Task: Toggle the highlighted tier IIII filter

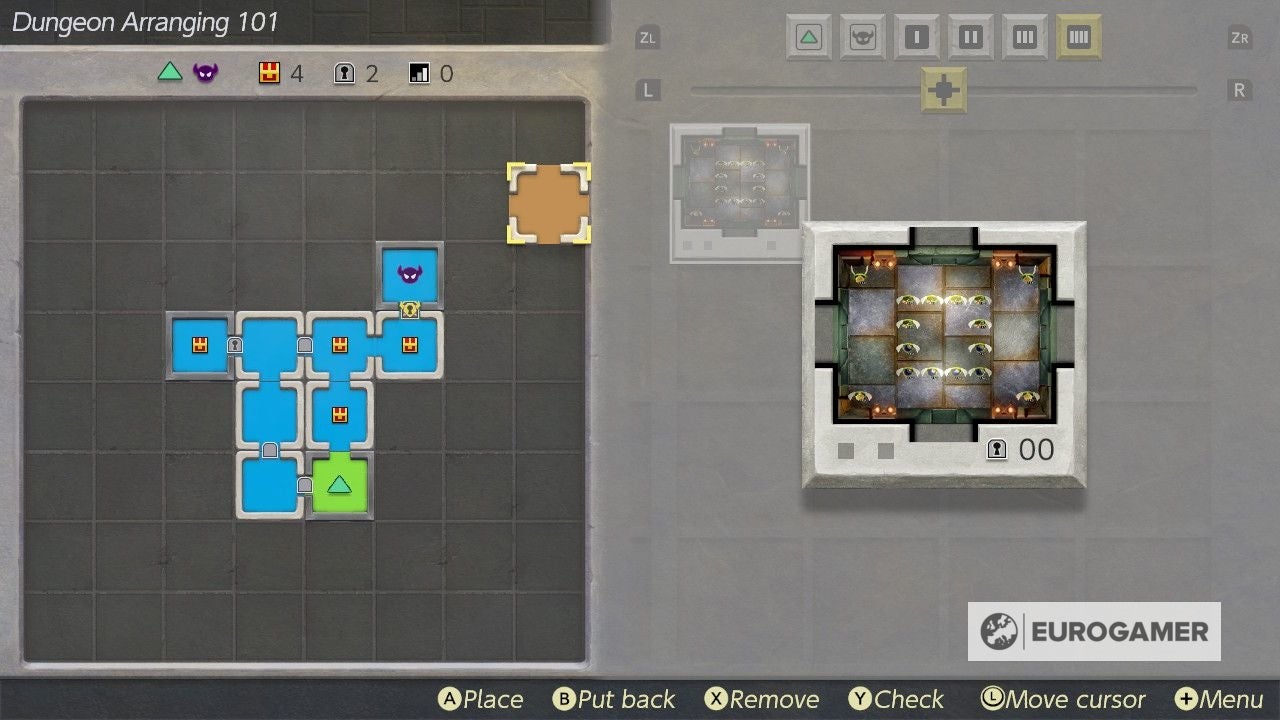Action: [1079, 36]
